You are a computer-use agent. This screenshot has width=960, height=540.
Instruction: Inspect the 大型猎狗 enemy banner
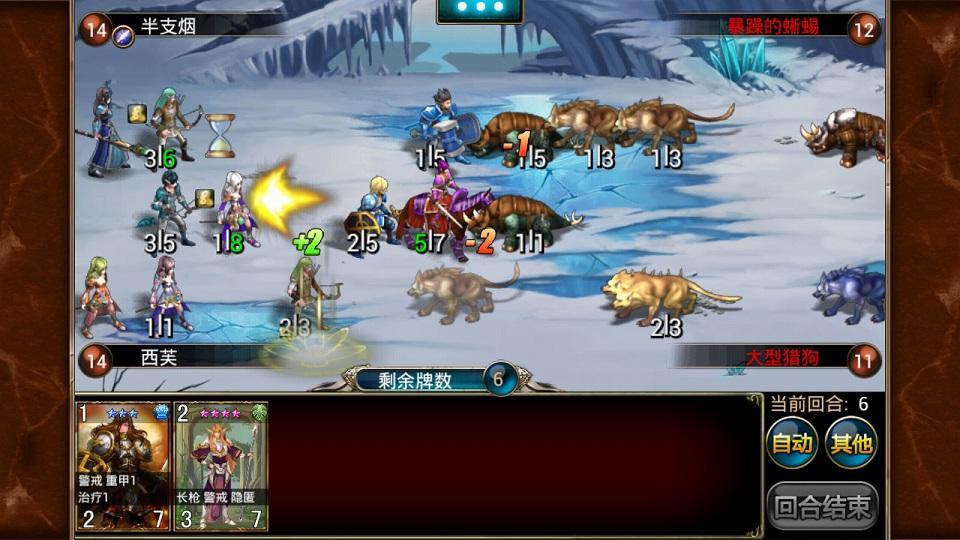click(781, 357)
